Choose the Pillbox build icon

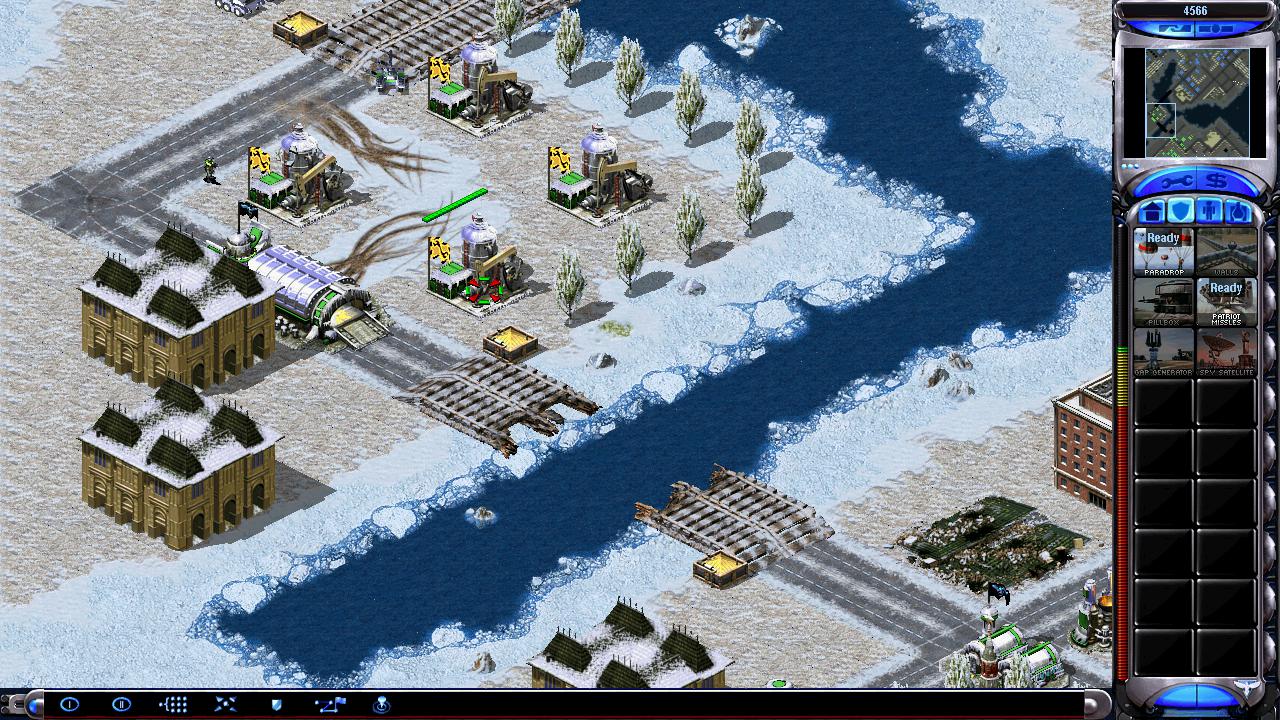[1163, 302]
